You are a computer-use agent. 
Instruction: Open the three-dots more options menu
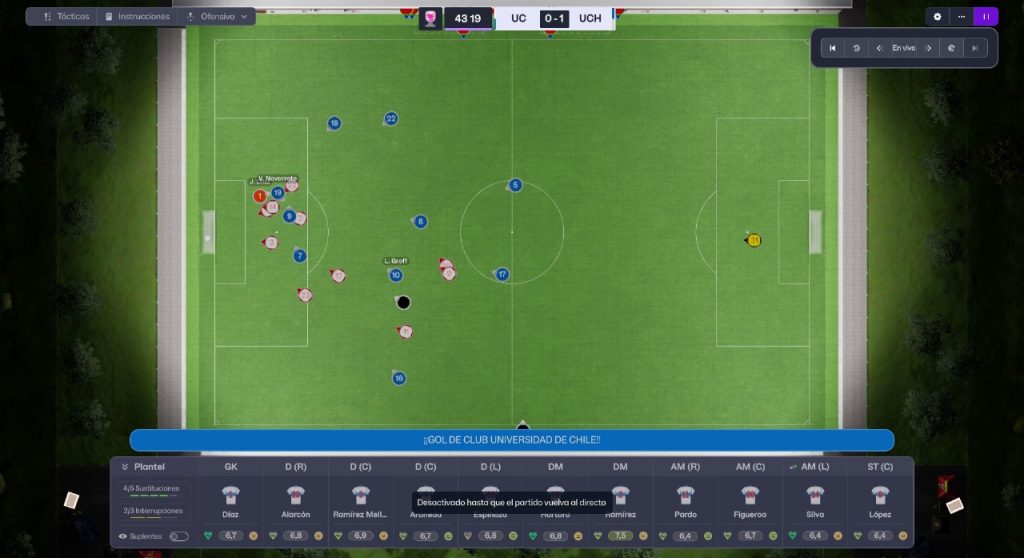click(x=961, y=17)
